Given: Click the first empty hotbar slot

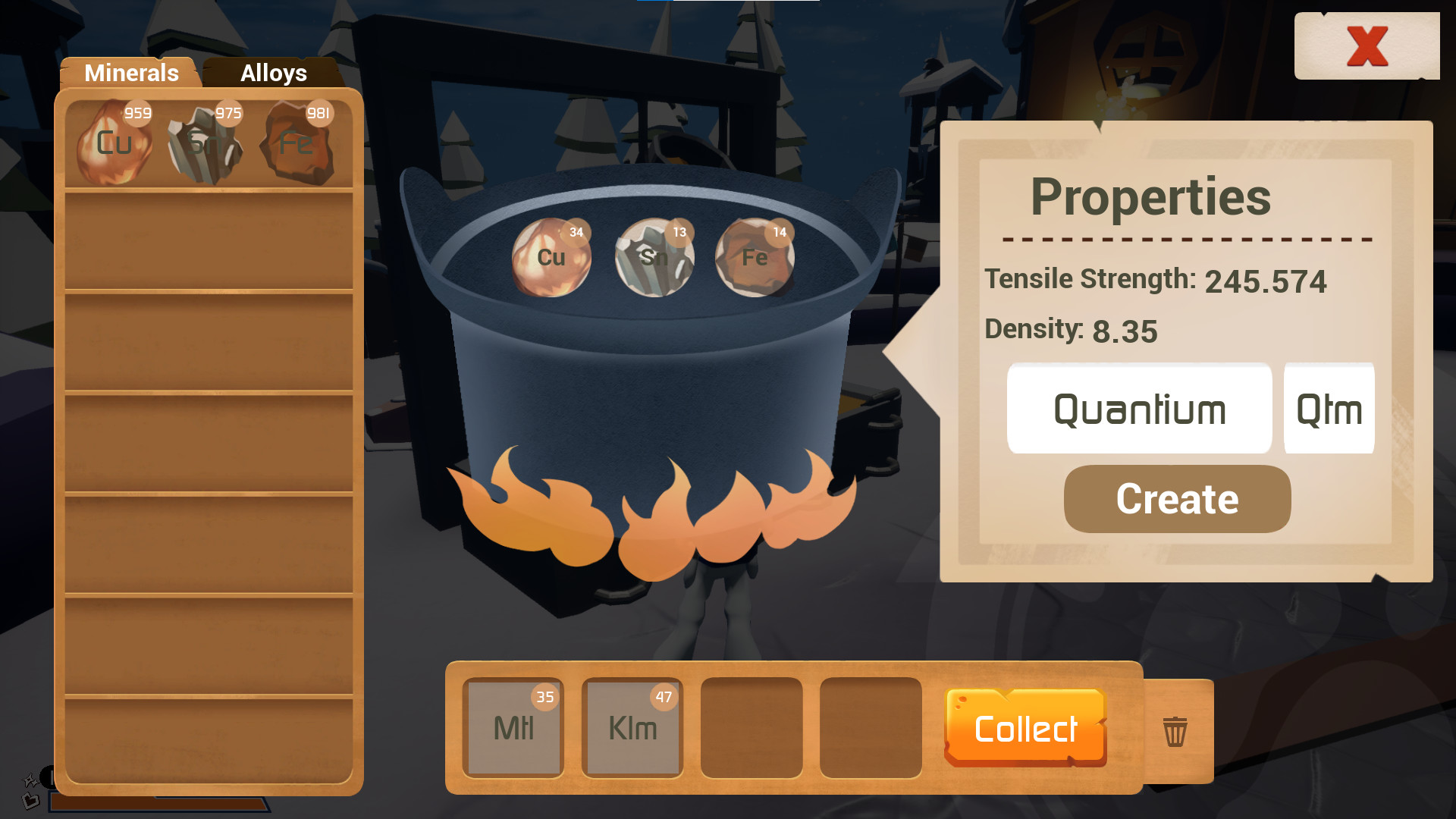Looking at the screenshot, I should (752, 728).
